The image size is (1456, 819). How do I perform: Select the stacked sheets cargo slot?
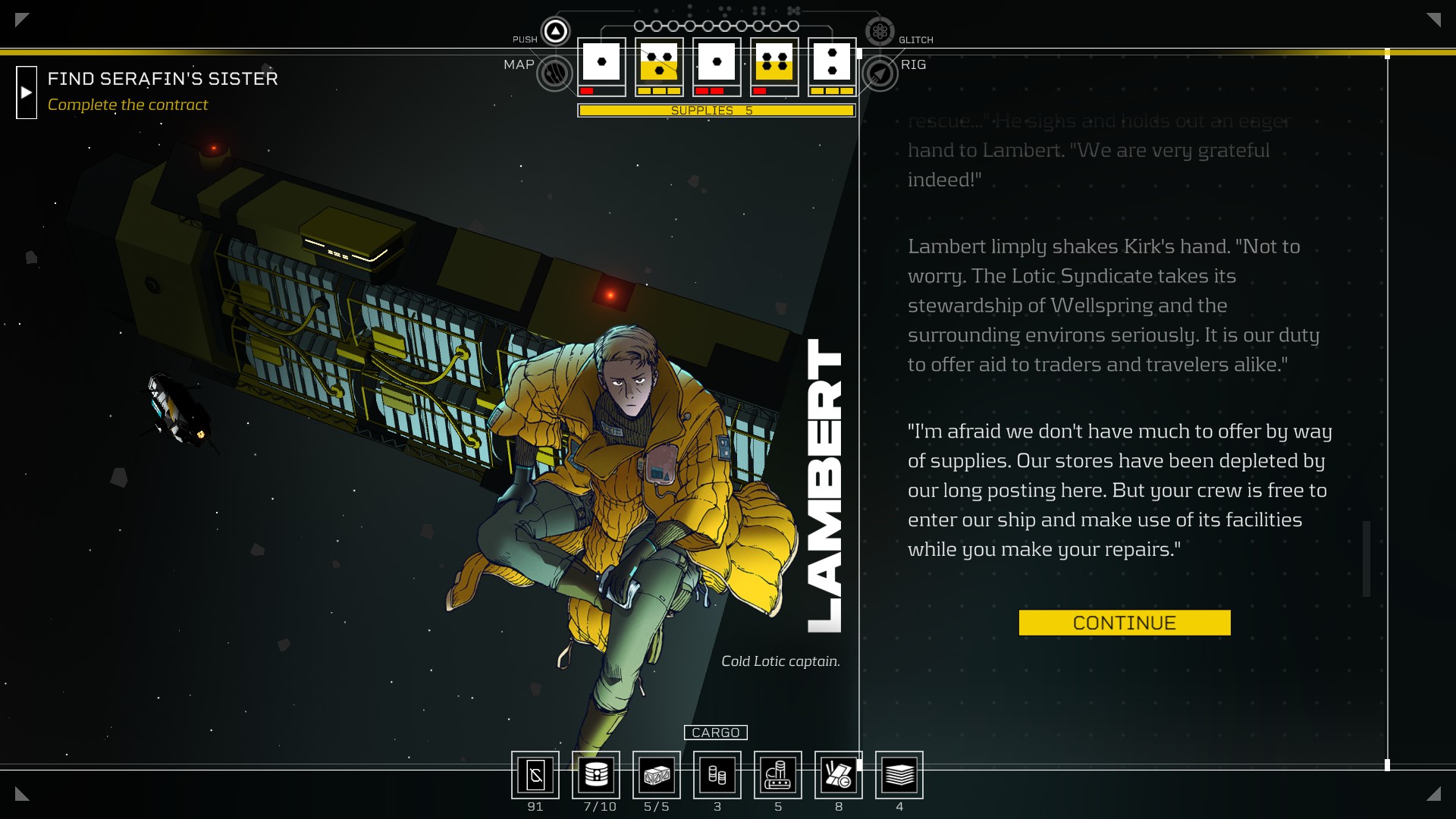point(899,775)
